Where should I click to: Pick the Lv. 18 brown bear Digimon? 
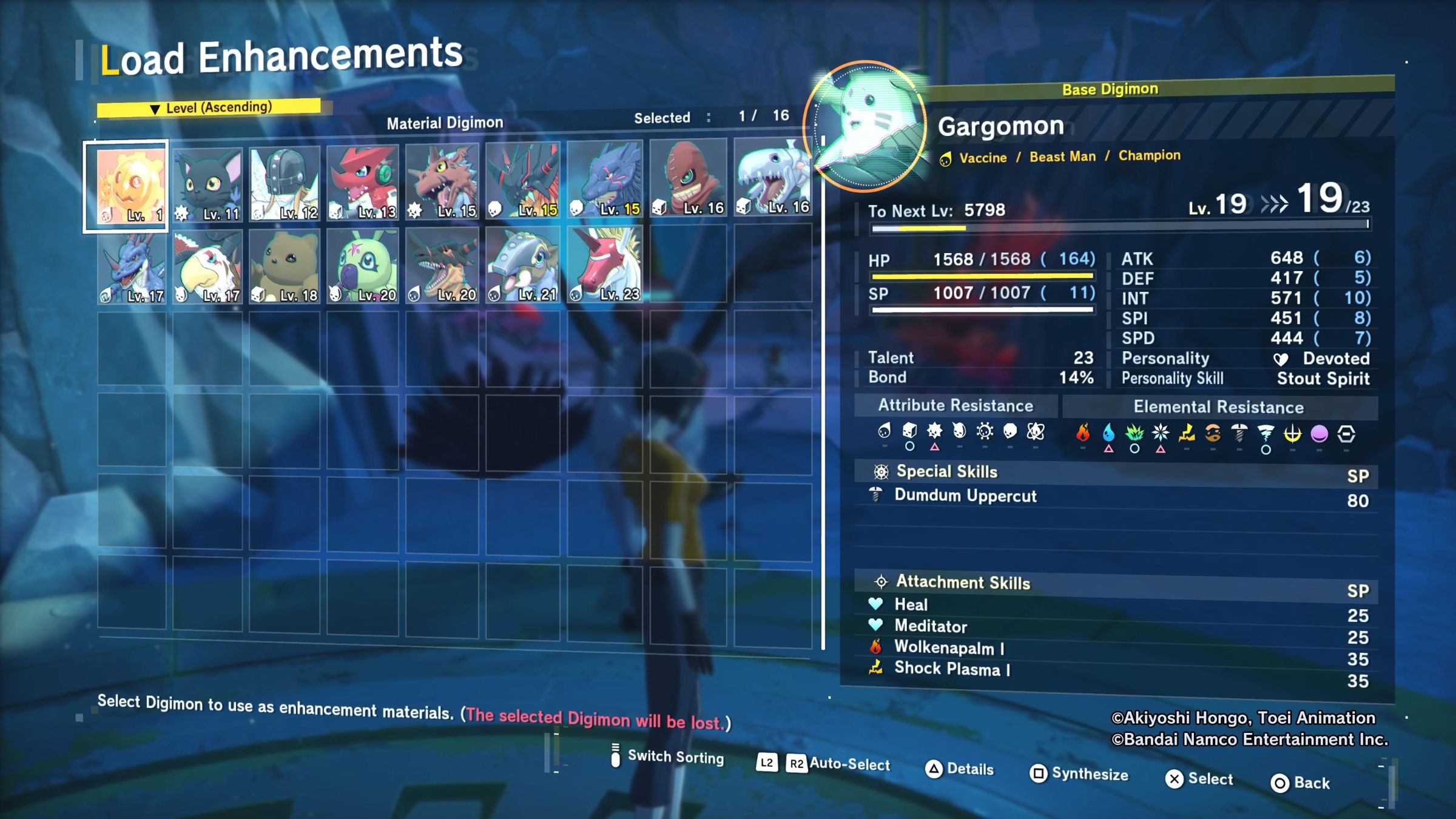285,267
